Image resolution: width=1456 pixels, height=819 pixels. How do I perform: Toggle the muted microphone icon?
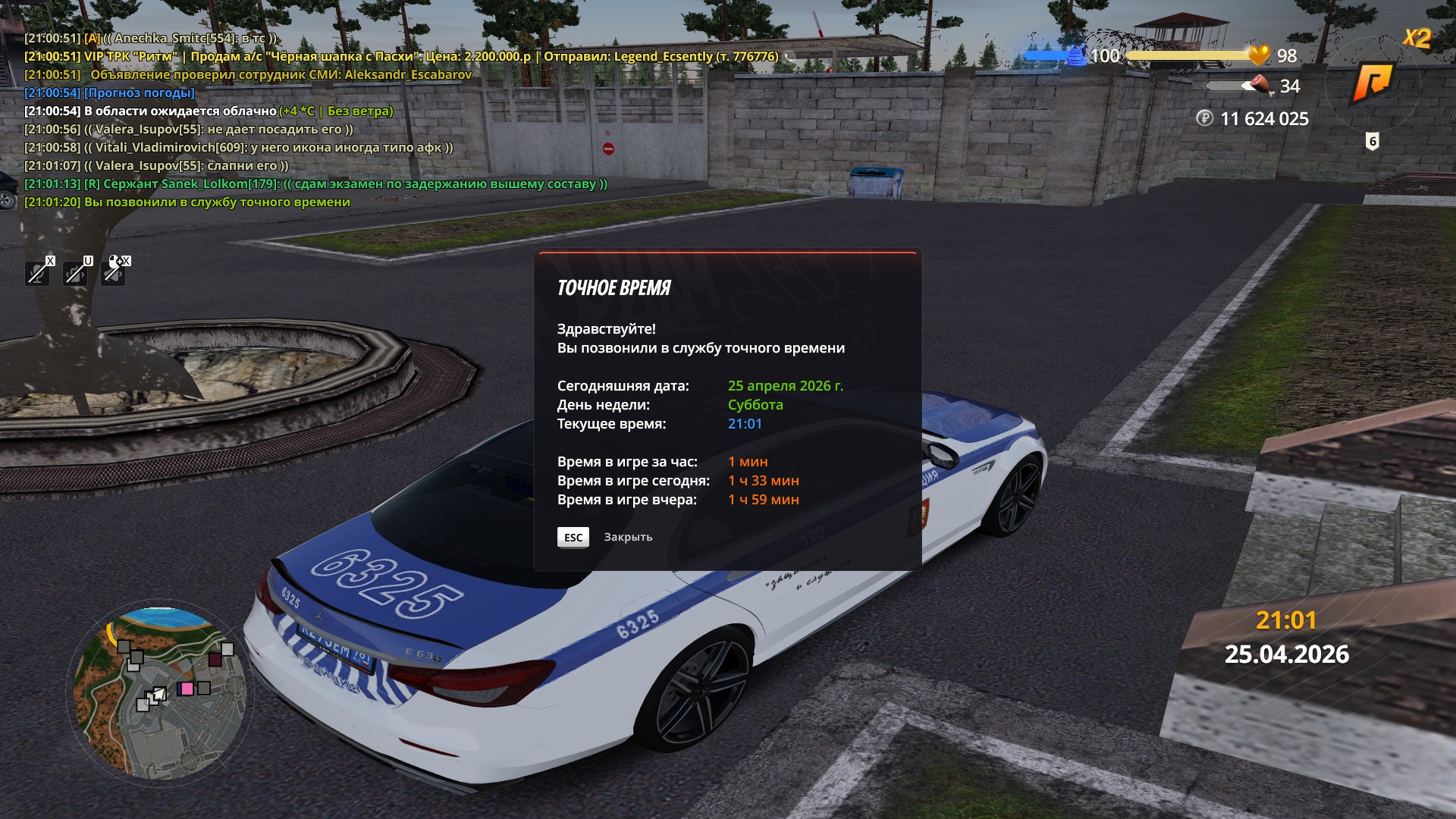37,273
